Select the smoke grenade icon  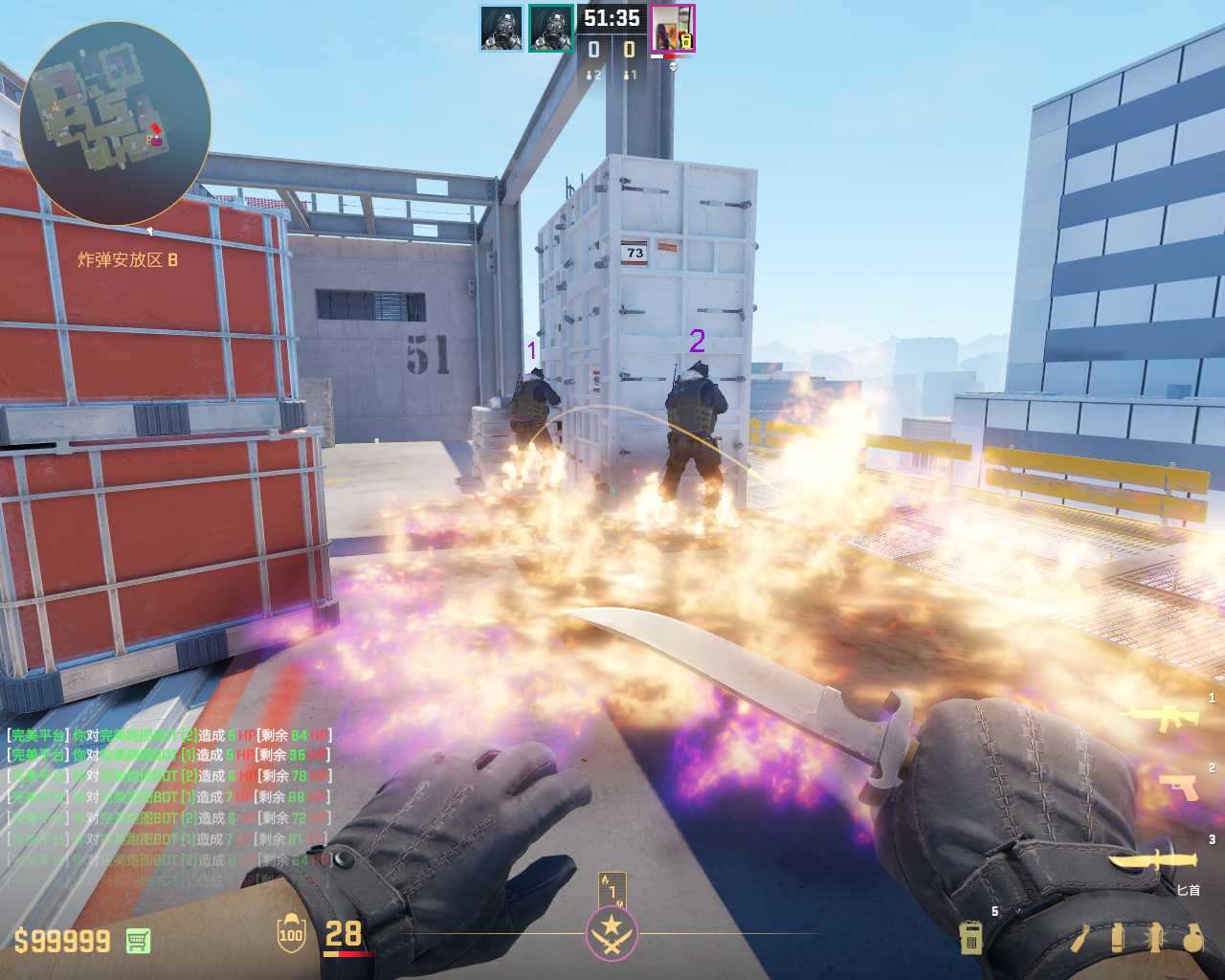[x=1118, y=939]
